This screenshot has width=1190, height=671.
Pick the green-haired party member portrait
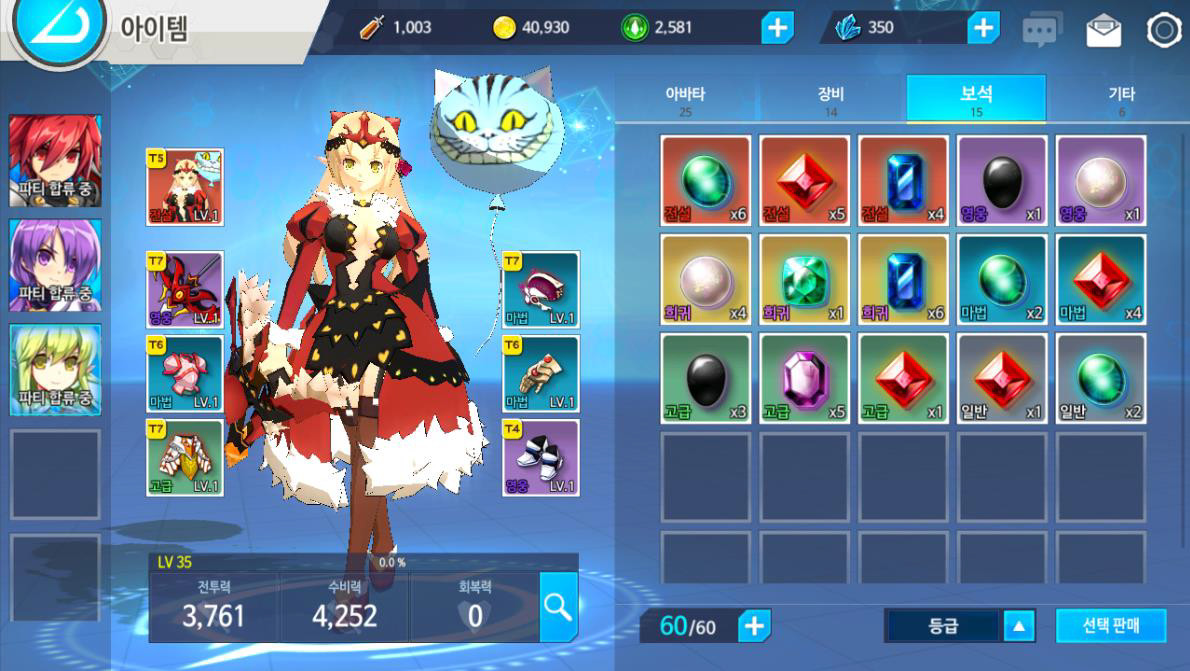pyautogui.click(x=55, y=369)
